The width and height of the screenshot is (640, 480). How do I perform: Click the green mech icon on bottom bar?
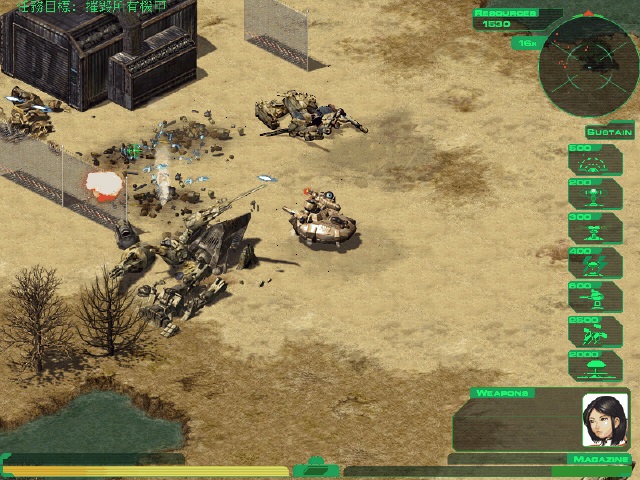tap(317, 467)
